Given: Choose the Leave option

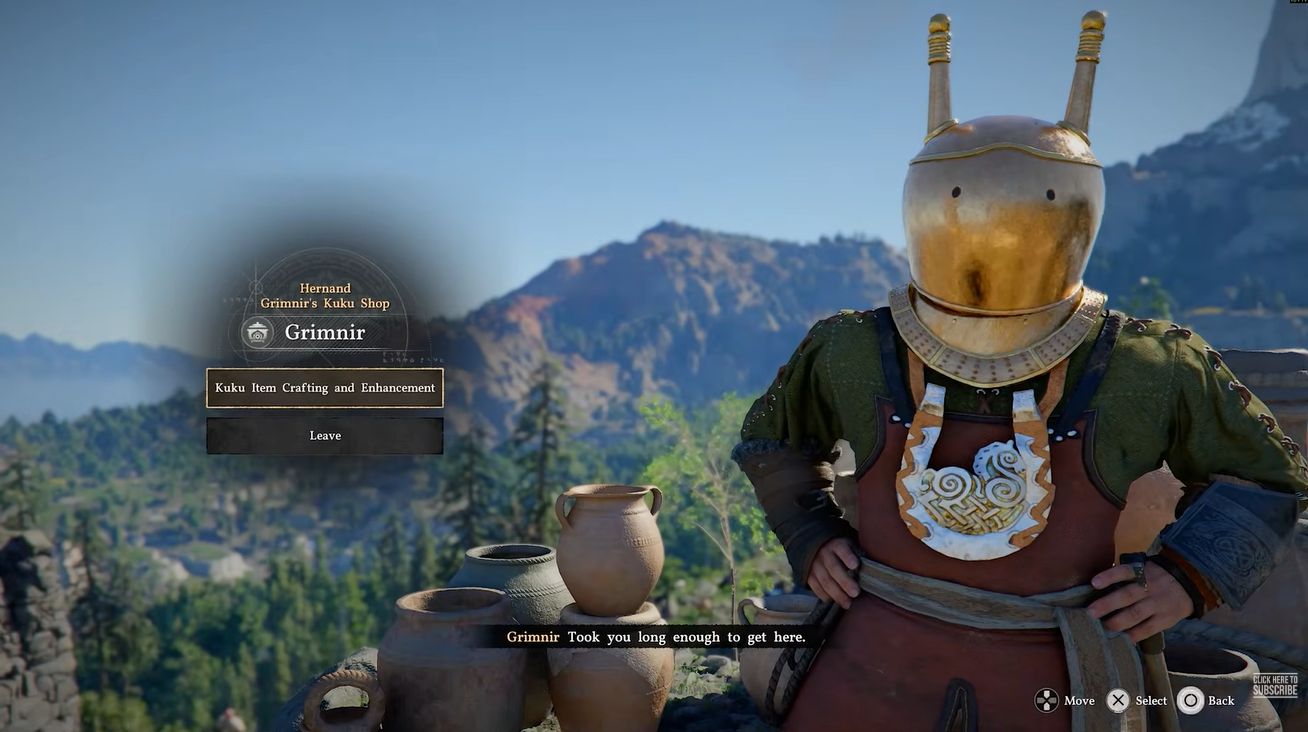Looking at the screenshot, I should tap(325, 436).
